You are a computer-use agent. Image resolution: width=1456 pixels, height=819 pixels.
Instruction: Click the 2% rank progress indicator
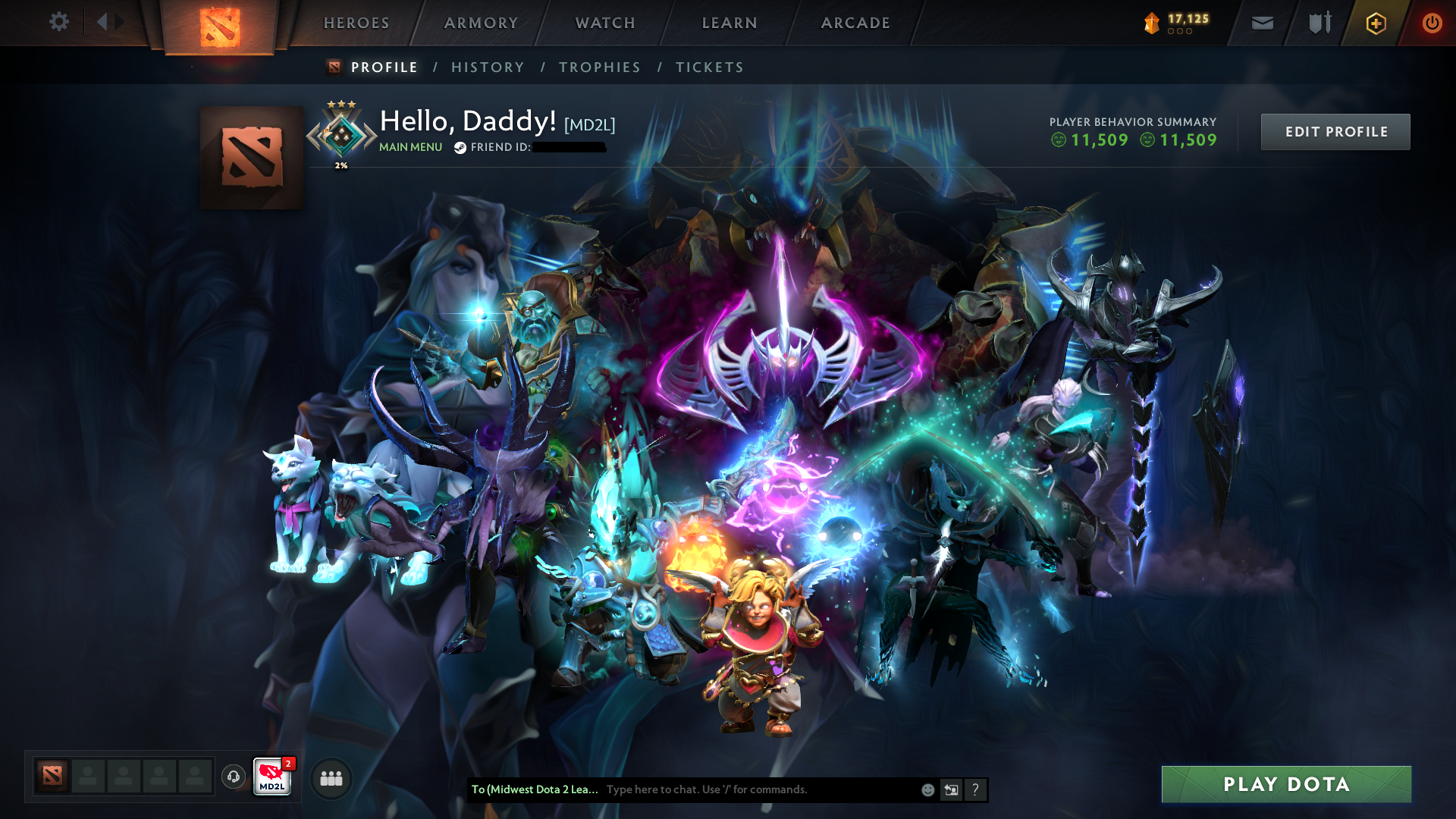coord(342,165)
